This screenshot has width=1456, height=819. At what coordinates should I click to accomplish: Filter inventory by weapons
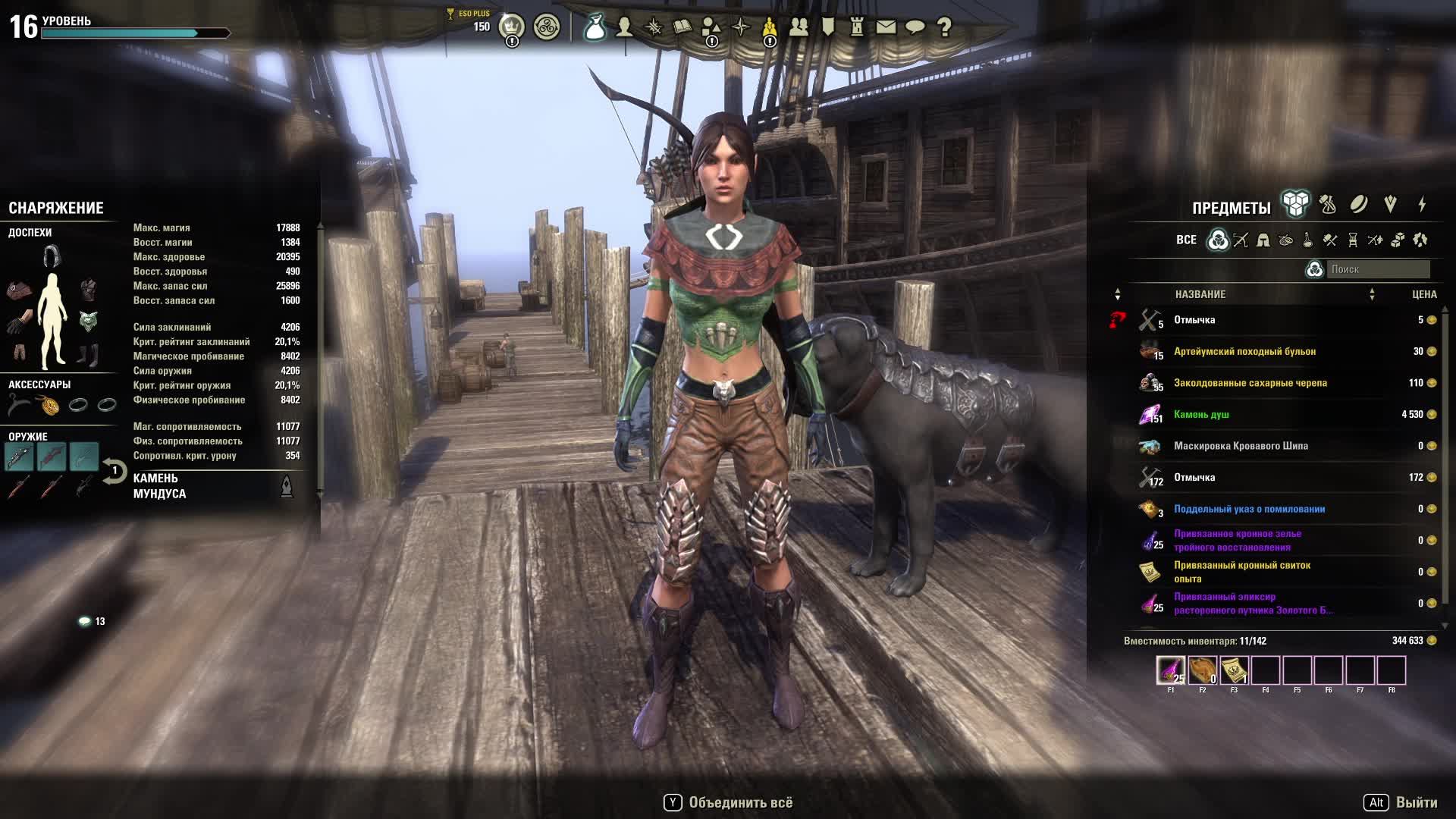point(1241,240)
